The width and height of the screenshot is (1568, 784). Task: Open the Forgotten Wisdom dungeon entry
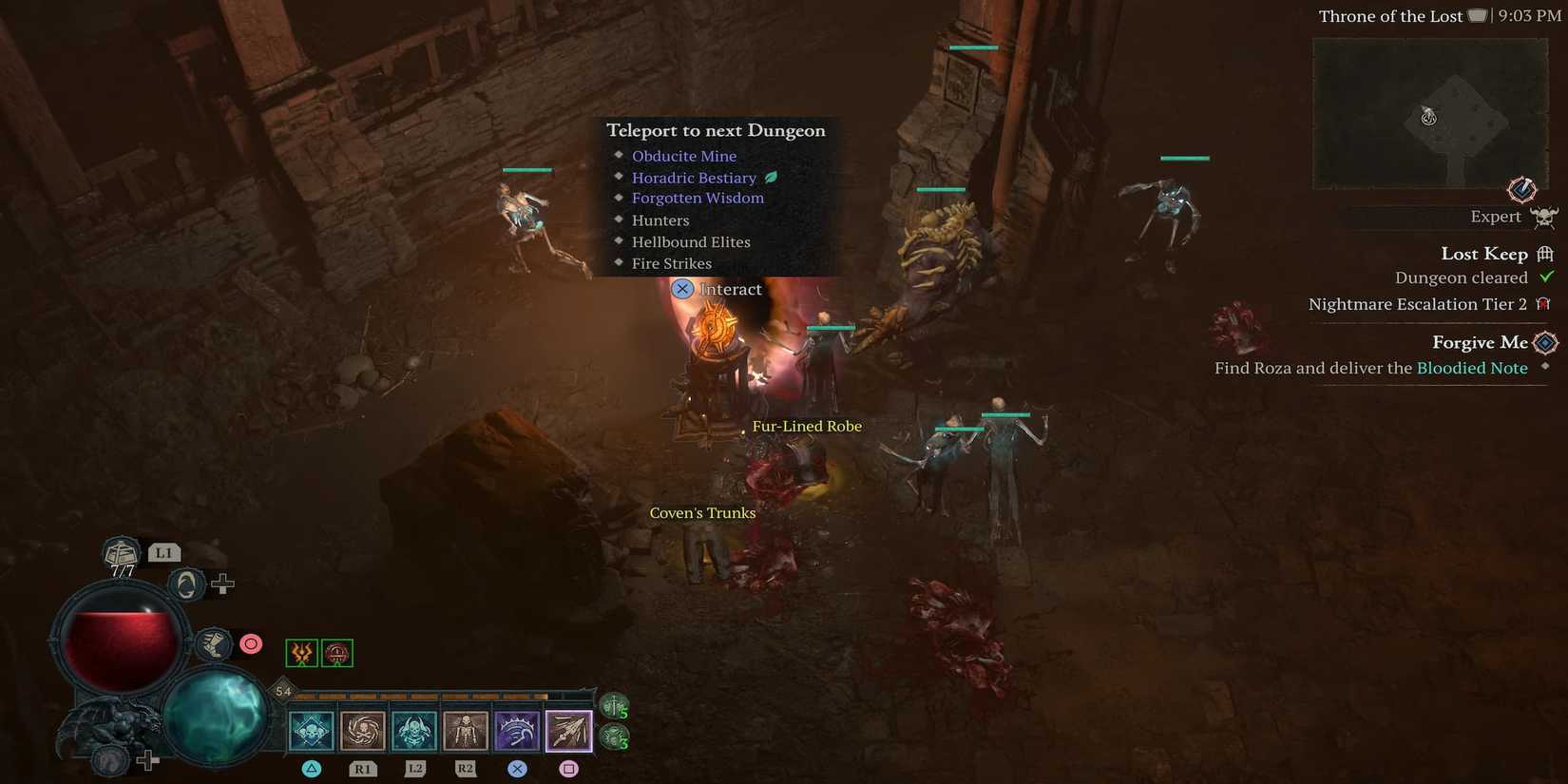click(x=698, y=198)
